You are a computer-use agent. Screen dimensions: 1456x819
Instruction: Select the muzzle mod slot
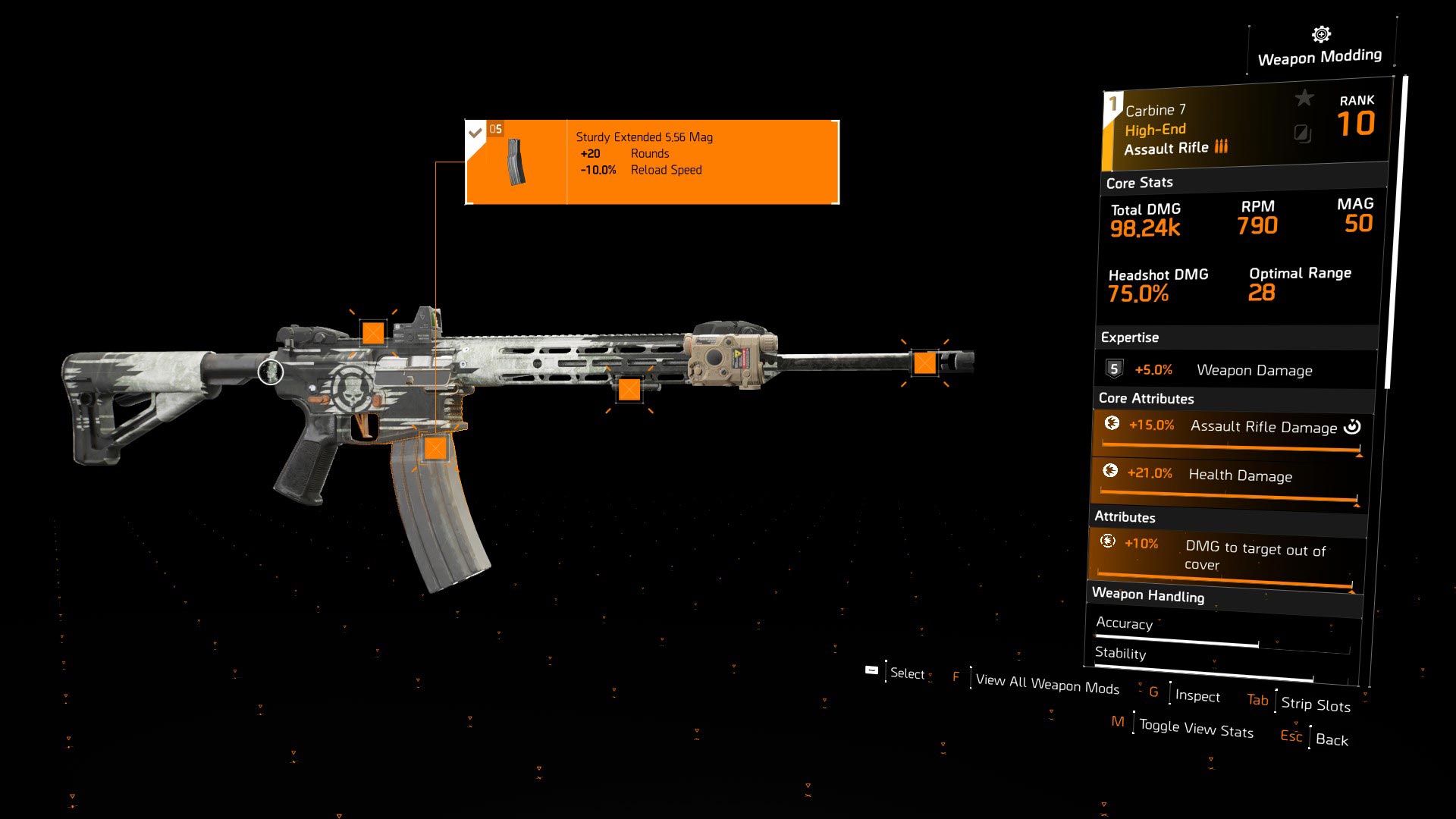pos(927,362)
